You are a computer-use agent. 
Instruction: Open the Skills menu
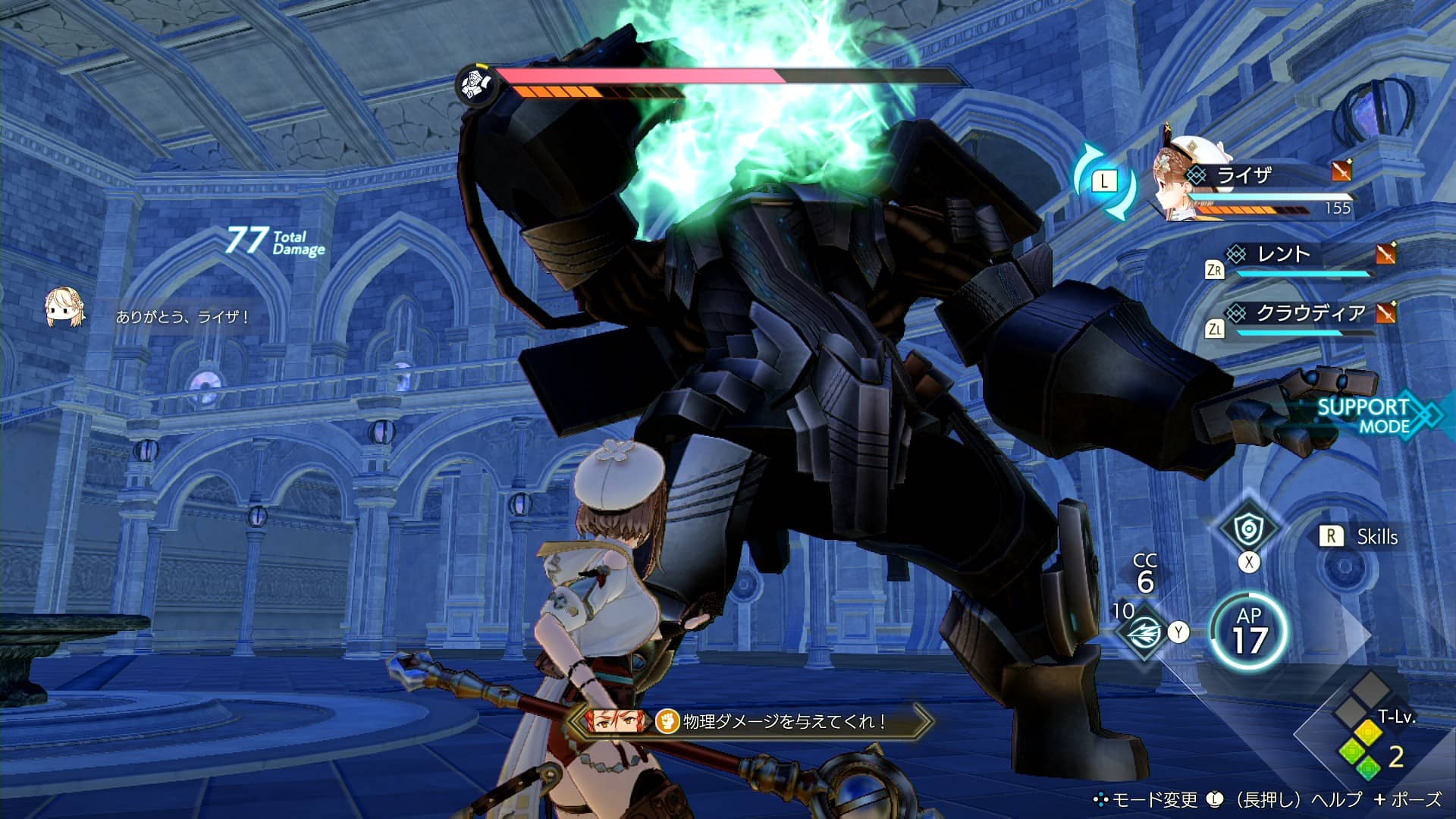point(1363,537)
